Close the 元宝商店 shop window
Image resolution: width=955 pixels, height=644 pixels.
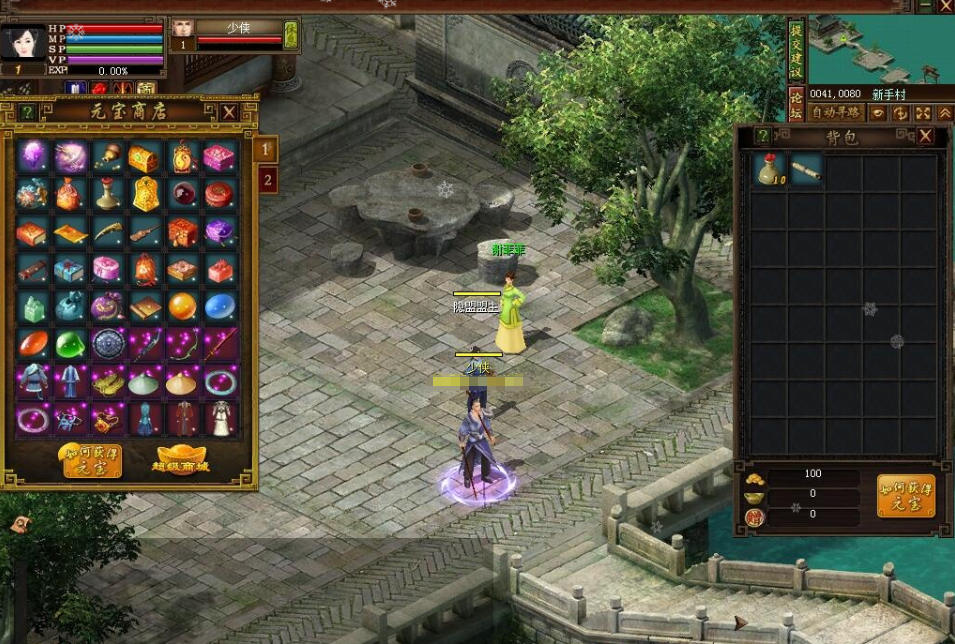click(x=230, y=112)
